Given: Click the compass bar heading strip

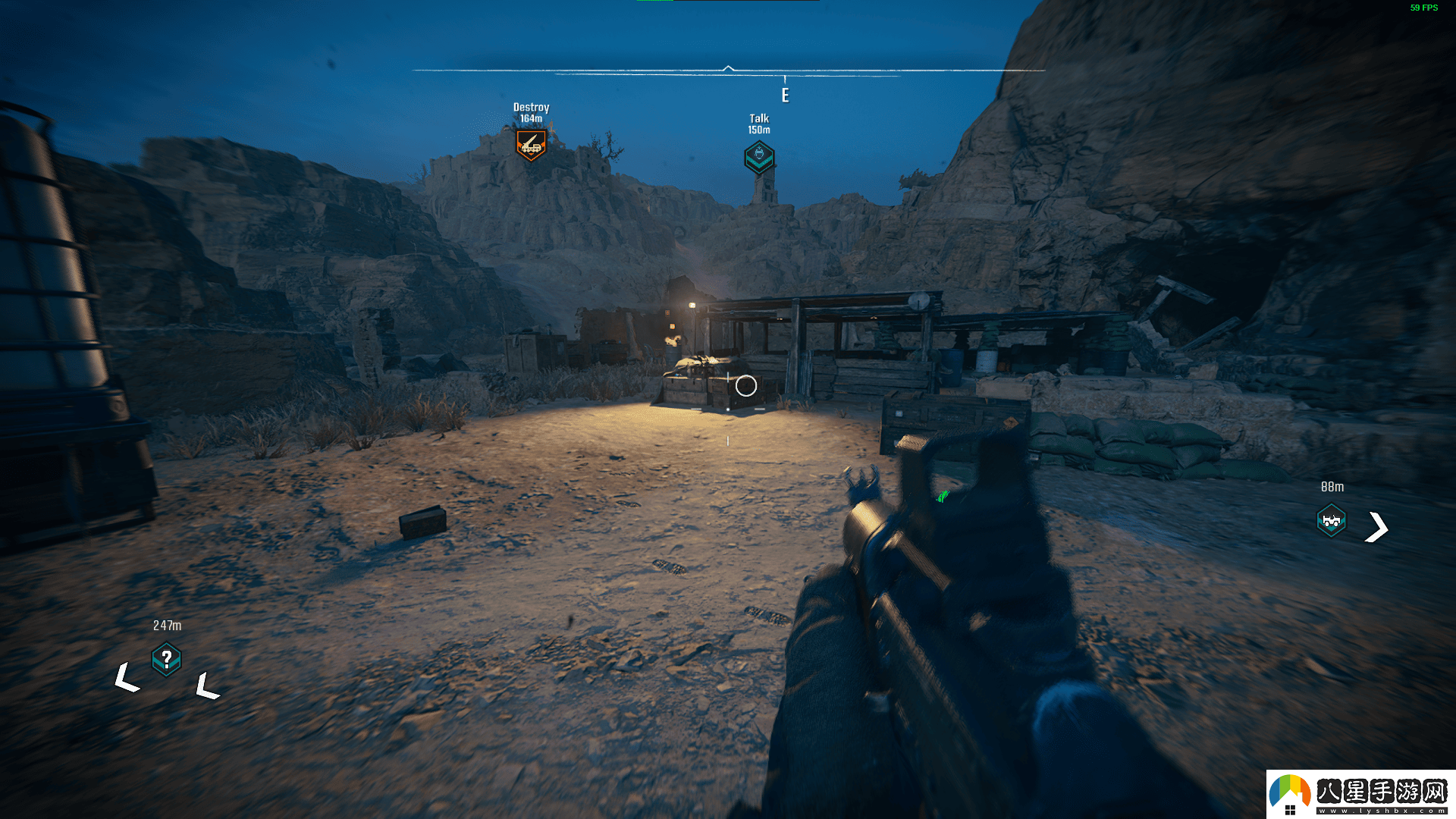Looking at the screenshot, I should pos(728,71).
